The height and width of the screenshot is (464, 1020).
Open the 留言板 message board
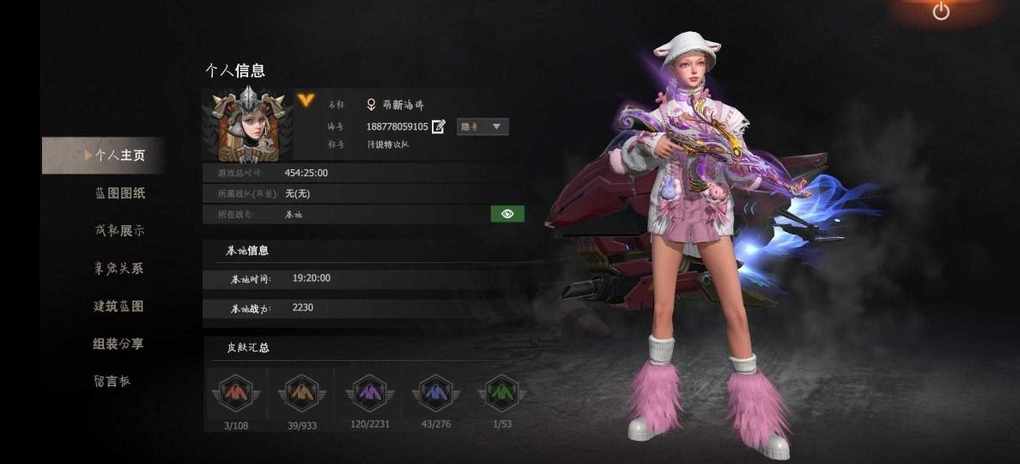(x=111, y=380)
